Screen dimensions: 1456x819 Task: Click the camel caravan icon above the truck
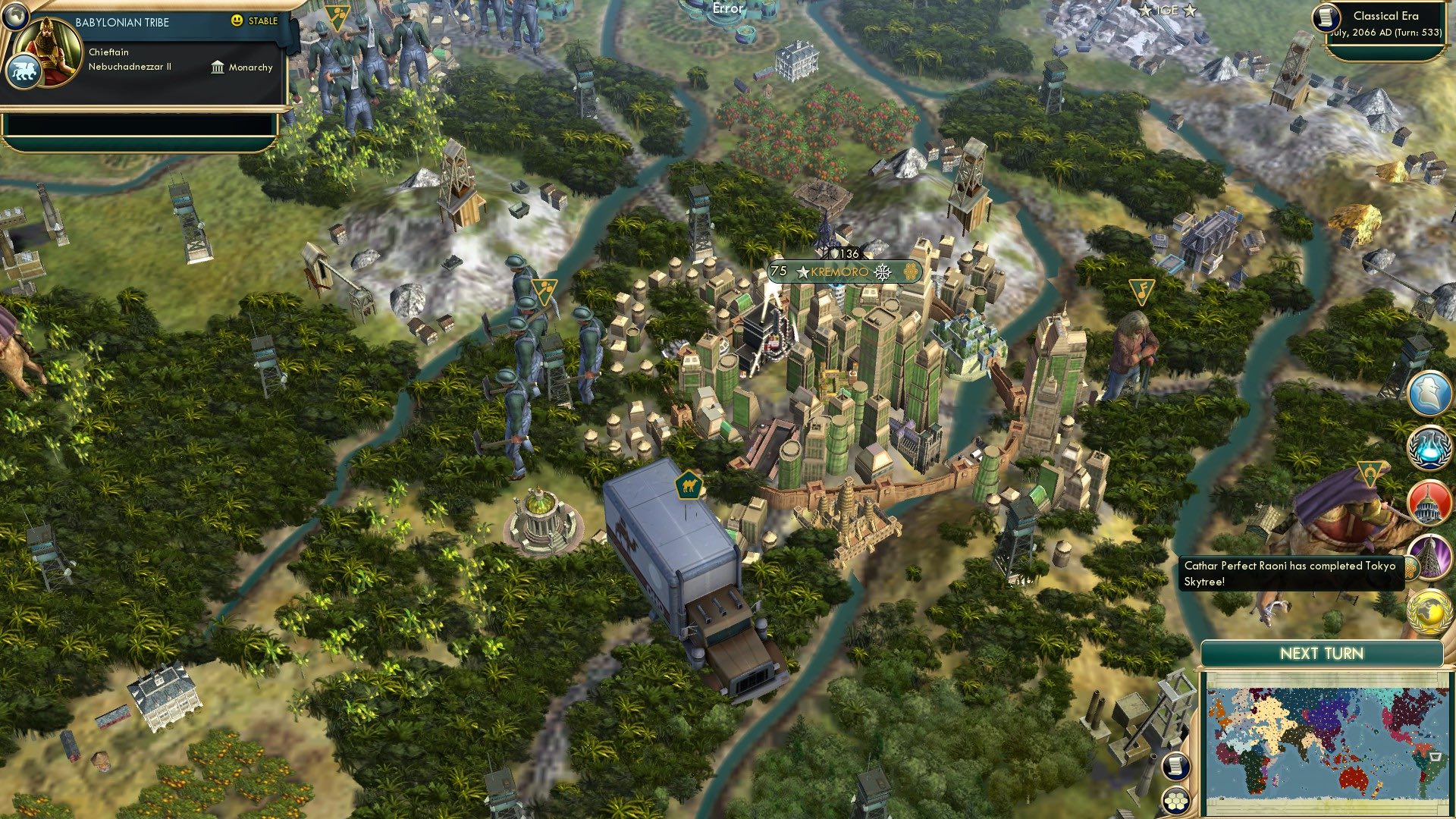point(689,485)
